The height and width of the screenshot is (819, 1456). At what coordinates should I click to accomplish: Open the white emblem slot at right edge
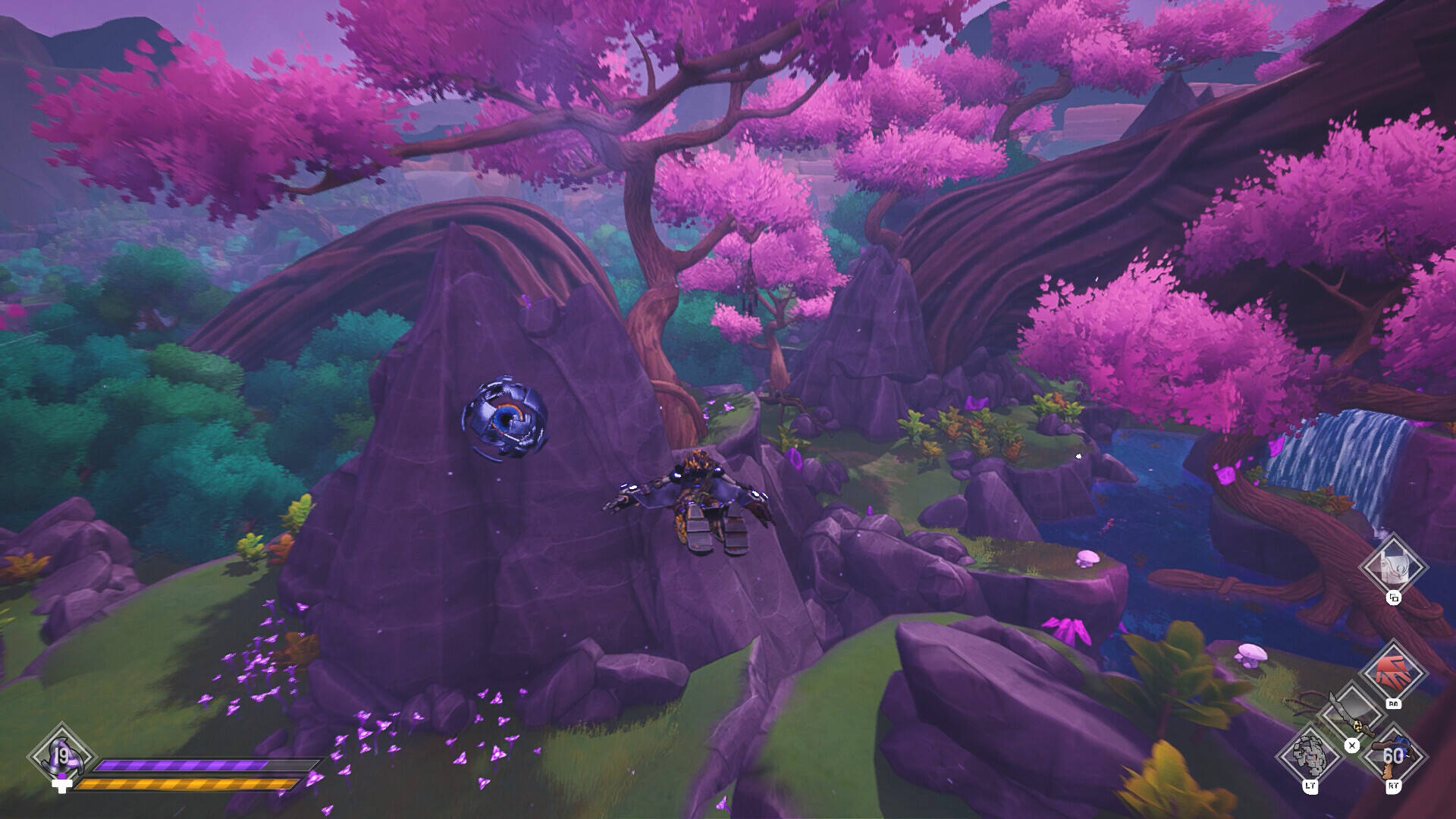coord(1392,565)
